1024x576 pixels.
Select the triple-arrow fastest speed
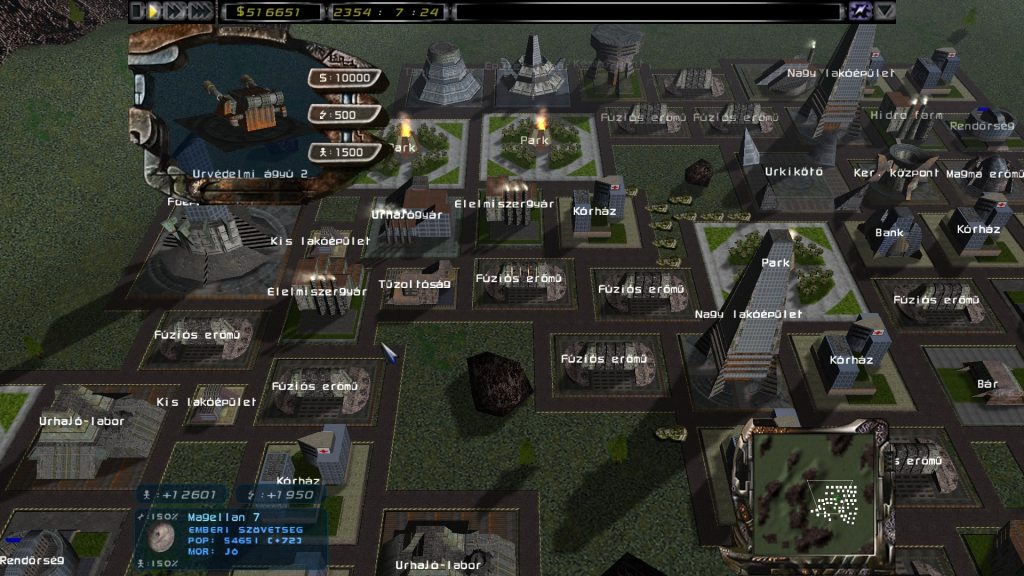coord(201,11)
